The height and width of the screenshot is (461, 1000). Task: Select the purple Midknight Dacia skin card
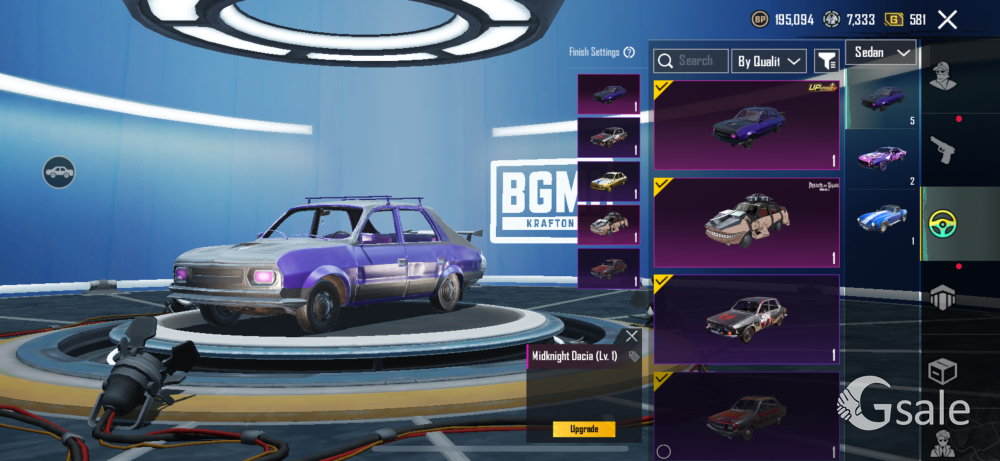pos(746,125)
